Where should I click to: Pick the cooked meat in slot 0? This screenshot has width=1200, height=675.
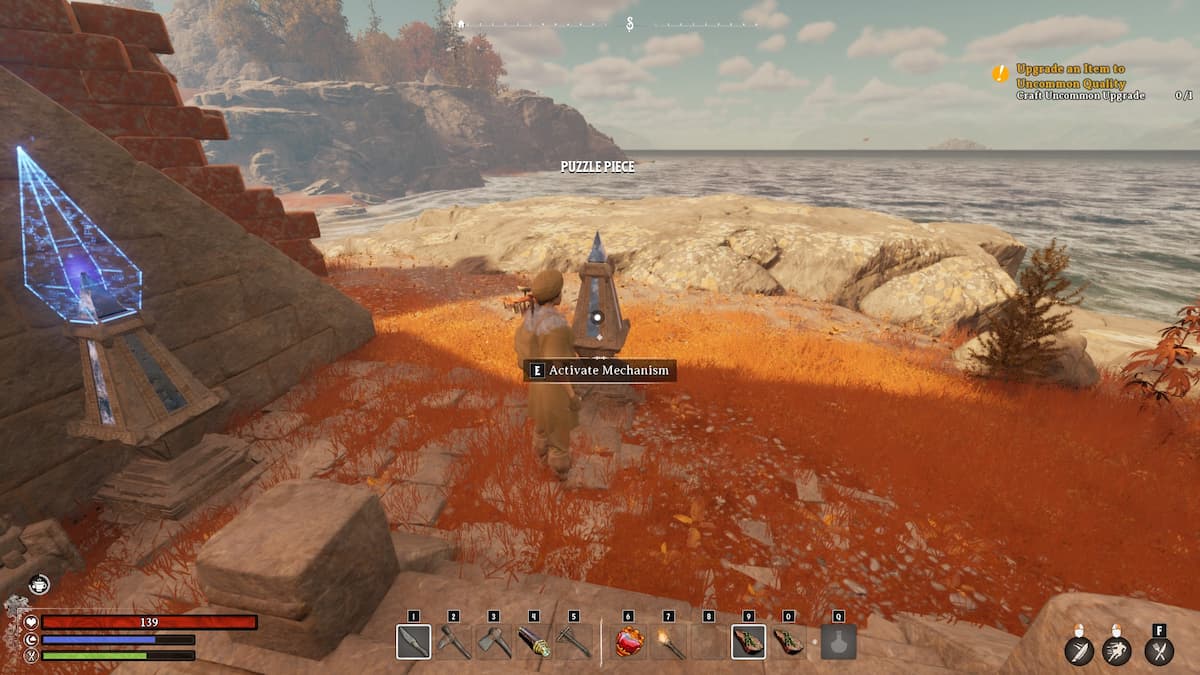[x=789, y=642]
